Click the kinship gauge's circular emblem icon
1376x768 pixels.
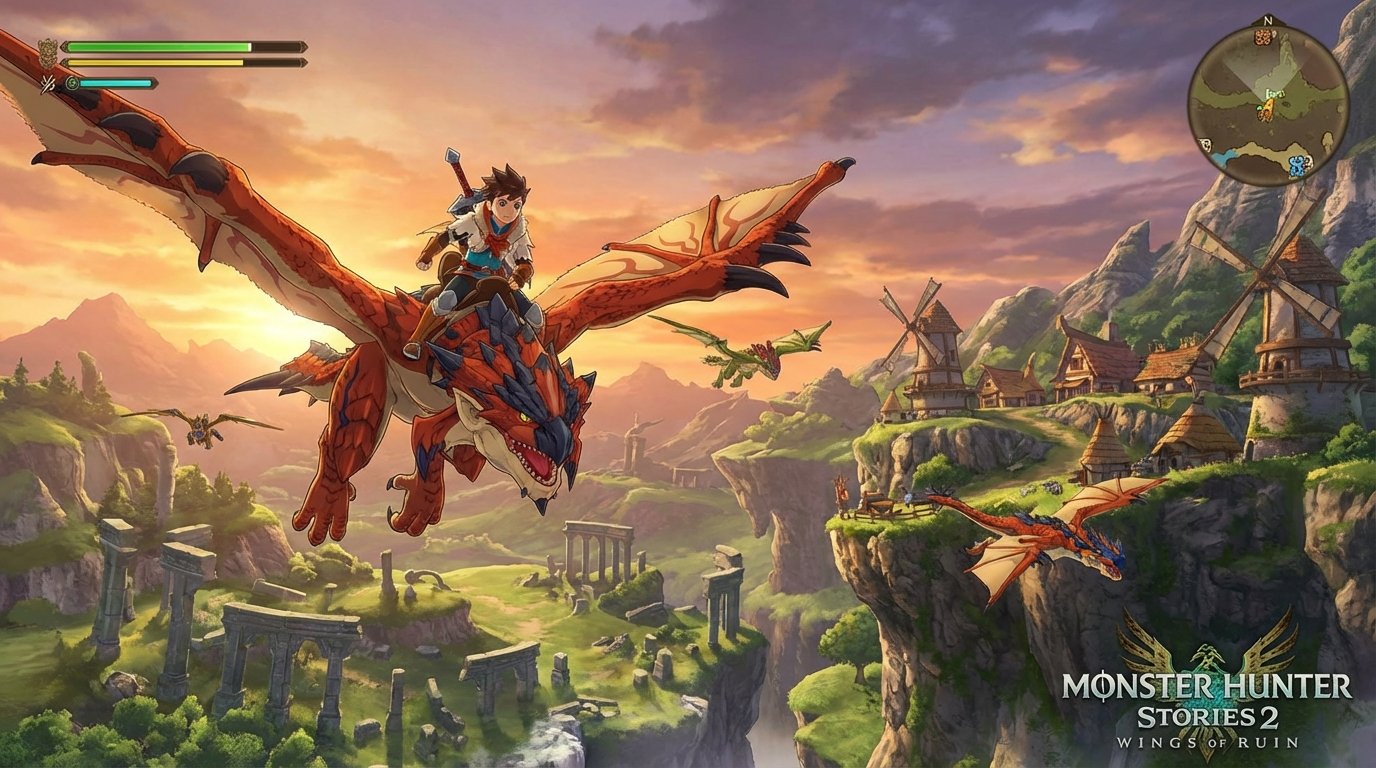point(73,83)
